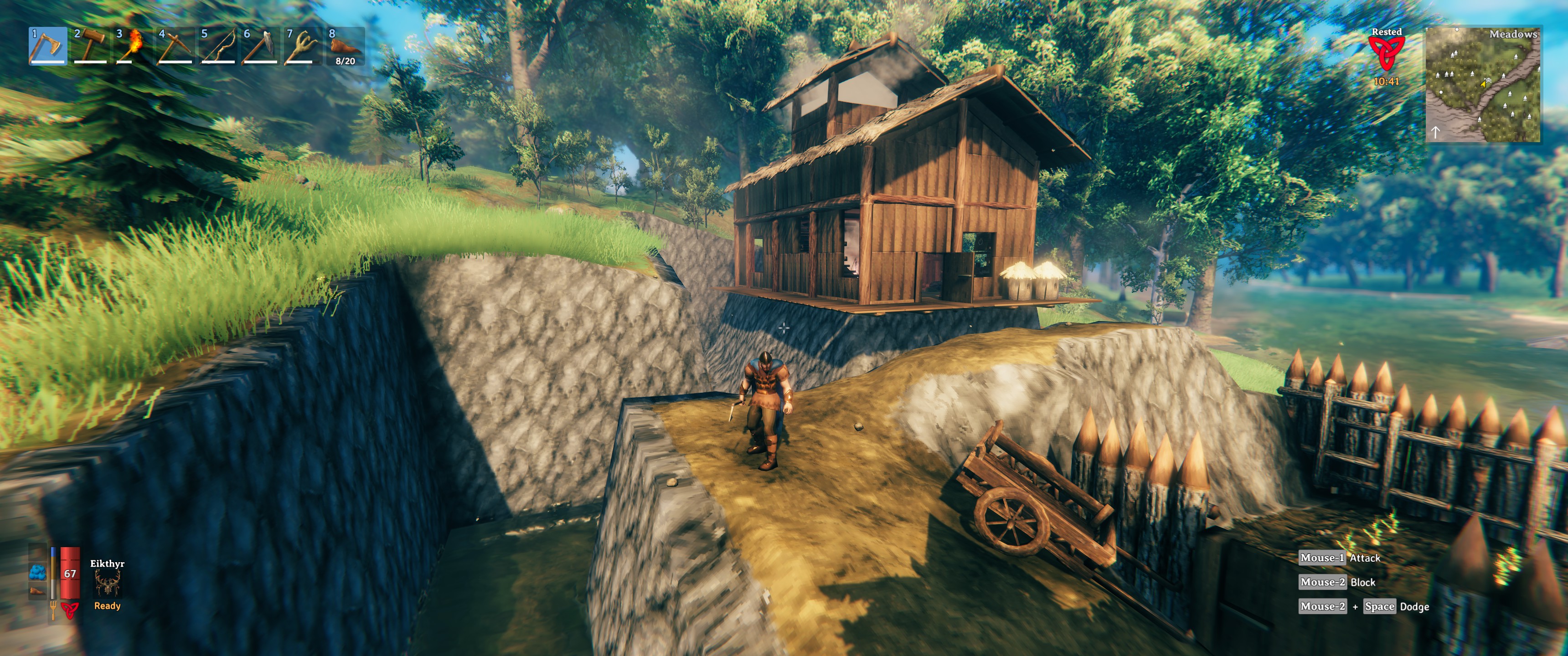Select the stone-bladed tool in slot 6
Viewport: 1568px width, 656px height.
coord(260,46)
